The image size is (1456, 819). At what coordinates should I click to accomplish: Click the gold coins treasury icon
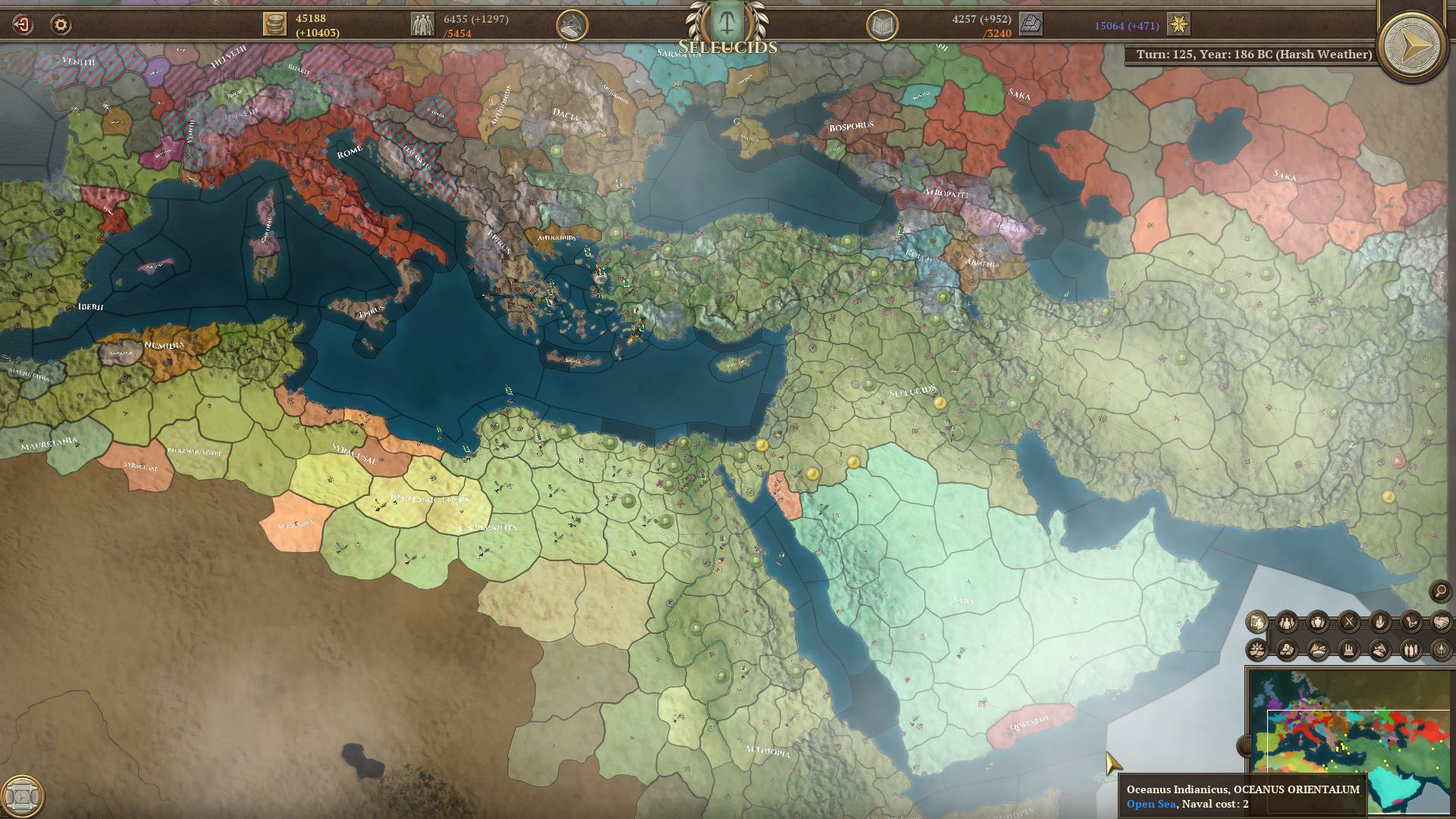275,24
